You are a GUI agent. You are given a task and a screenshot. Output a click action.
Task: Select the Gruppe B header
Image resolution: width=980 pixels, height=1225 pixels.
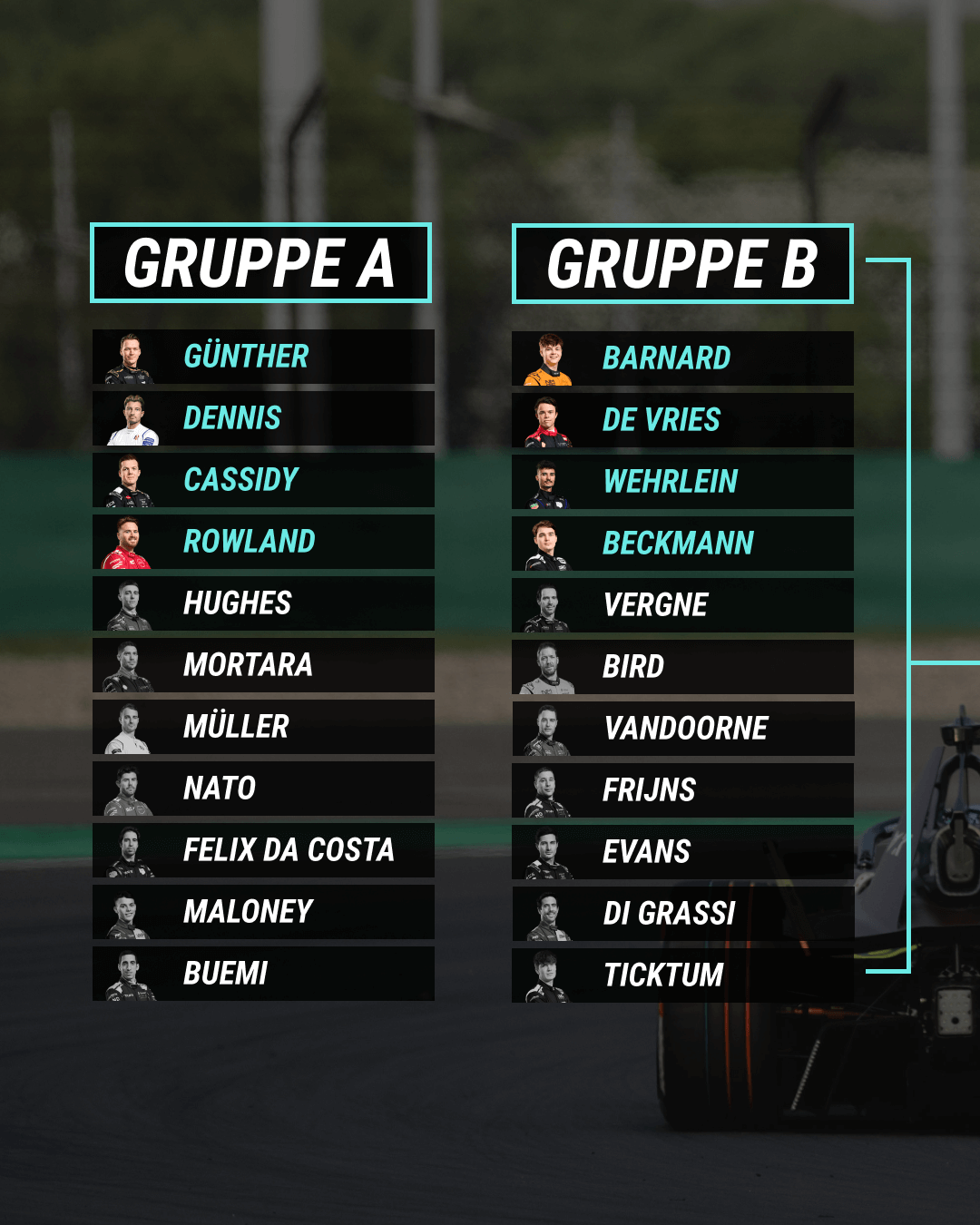[x=682, y=264]
